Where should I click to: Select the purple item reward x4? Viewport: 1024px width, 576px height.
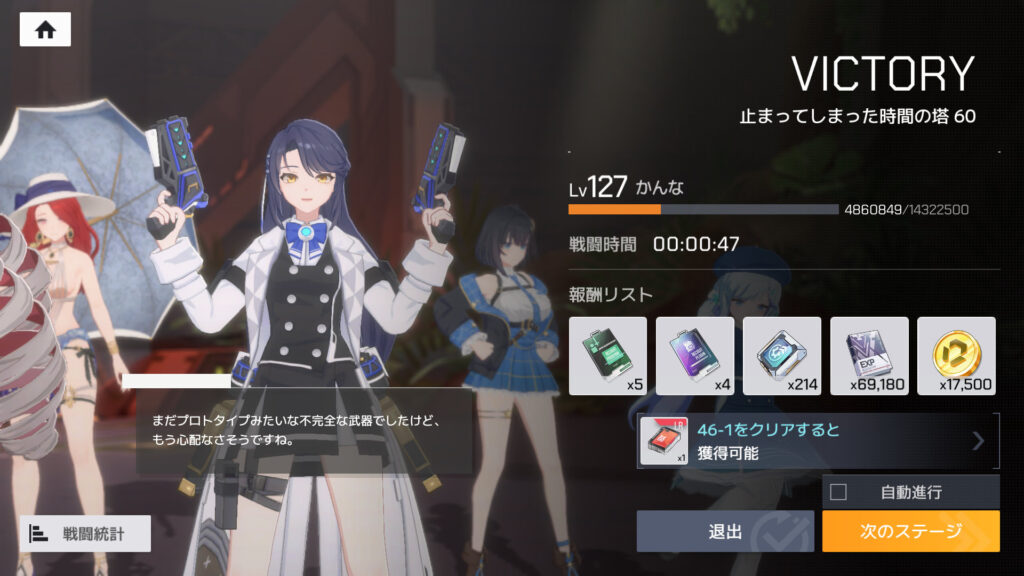point(695,356)
